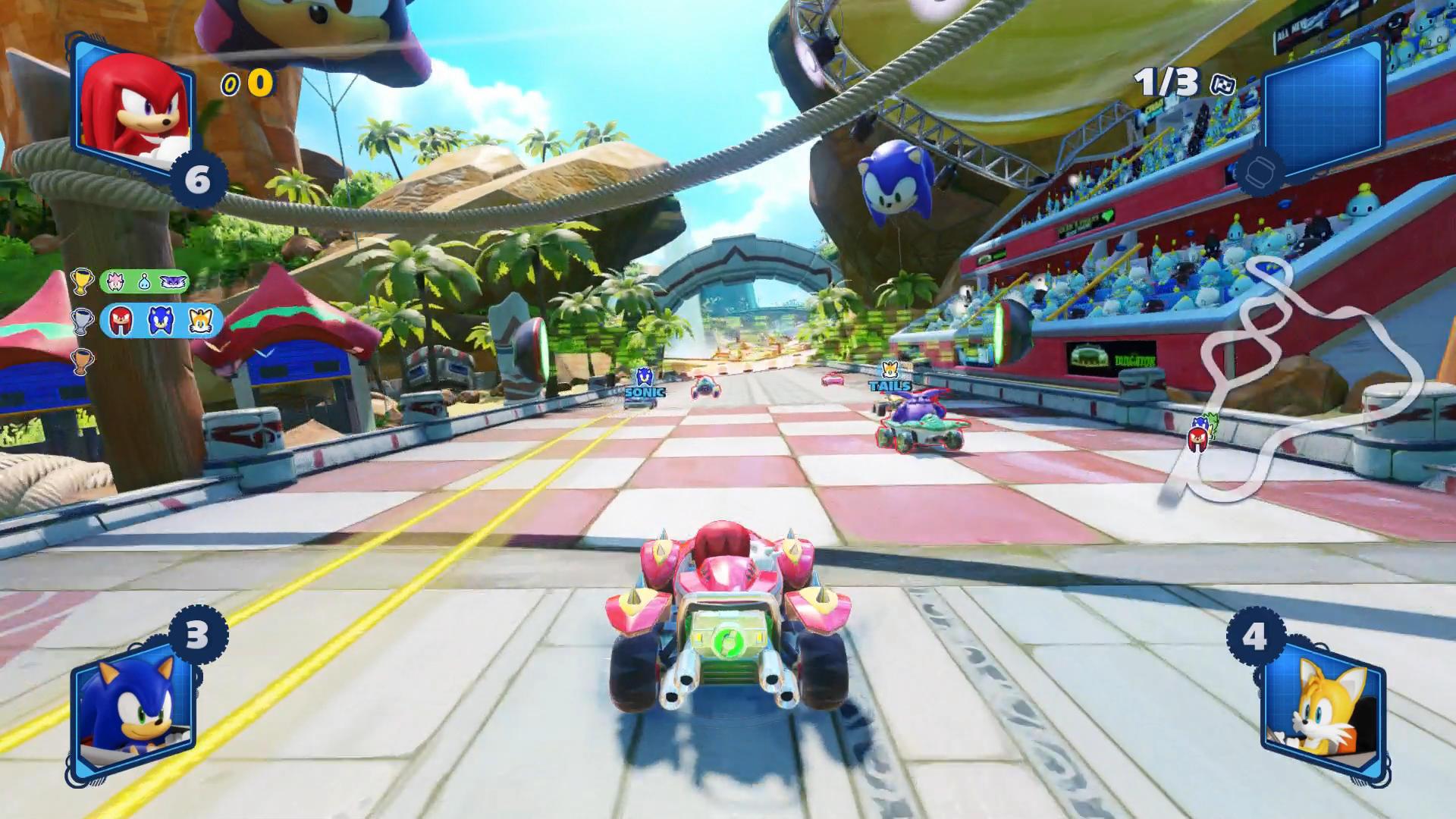Click the bronze third-place trophy icon

[x=82, y=360]
